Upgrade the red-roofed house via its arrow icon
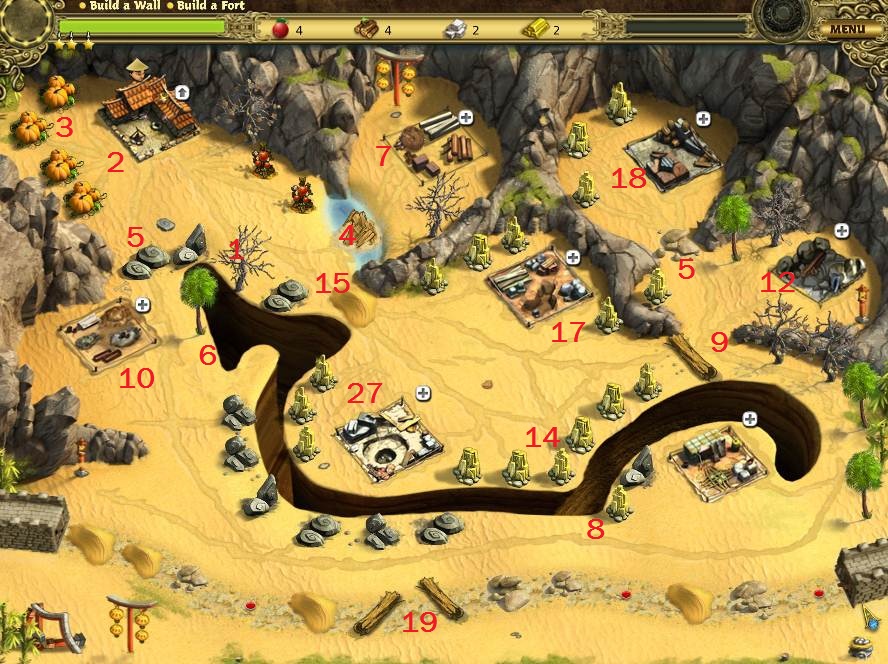888x664 pixels. pos(182,92)
